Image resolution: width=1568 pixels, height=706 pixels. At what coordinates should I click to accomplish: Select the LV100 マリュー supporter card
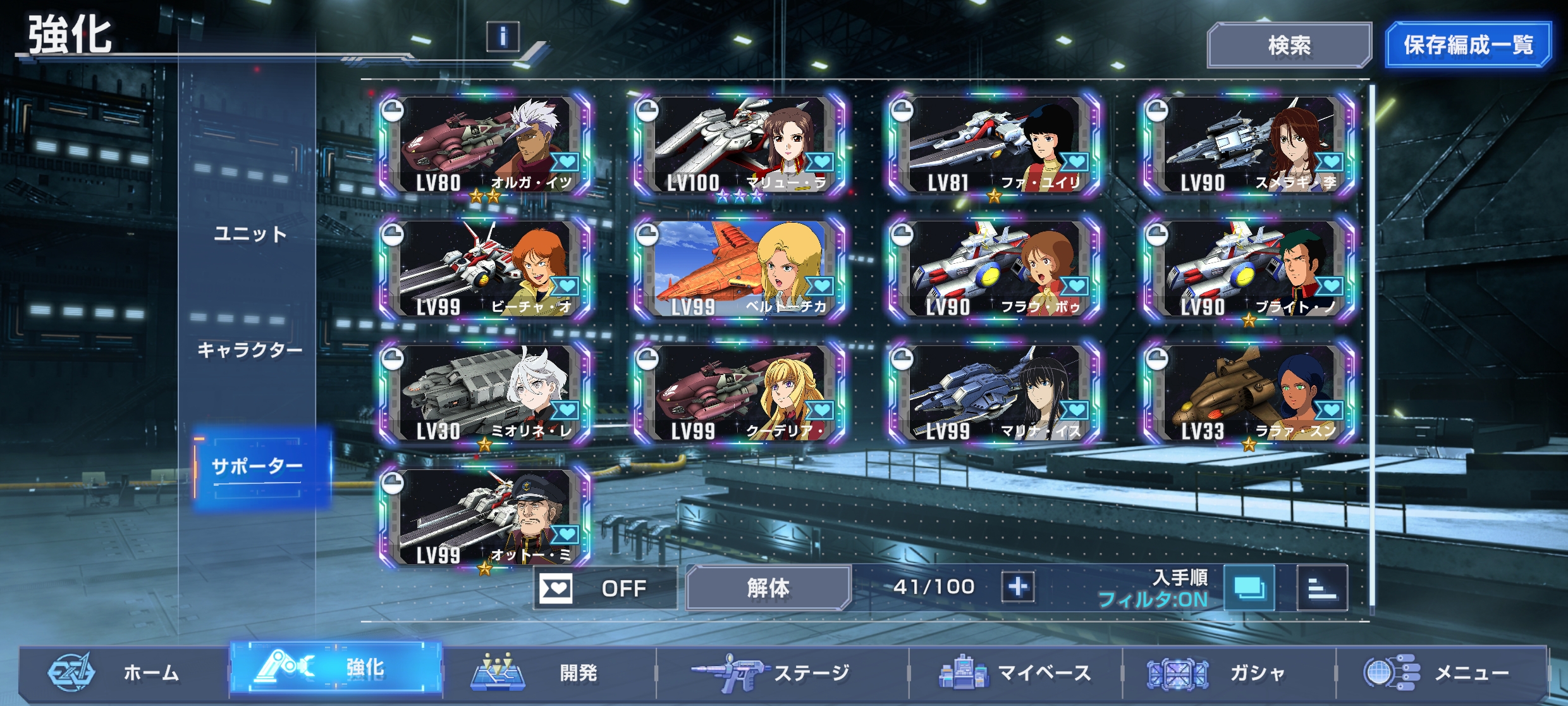[740, 146]
